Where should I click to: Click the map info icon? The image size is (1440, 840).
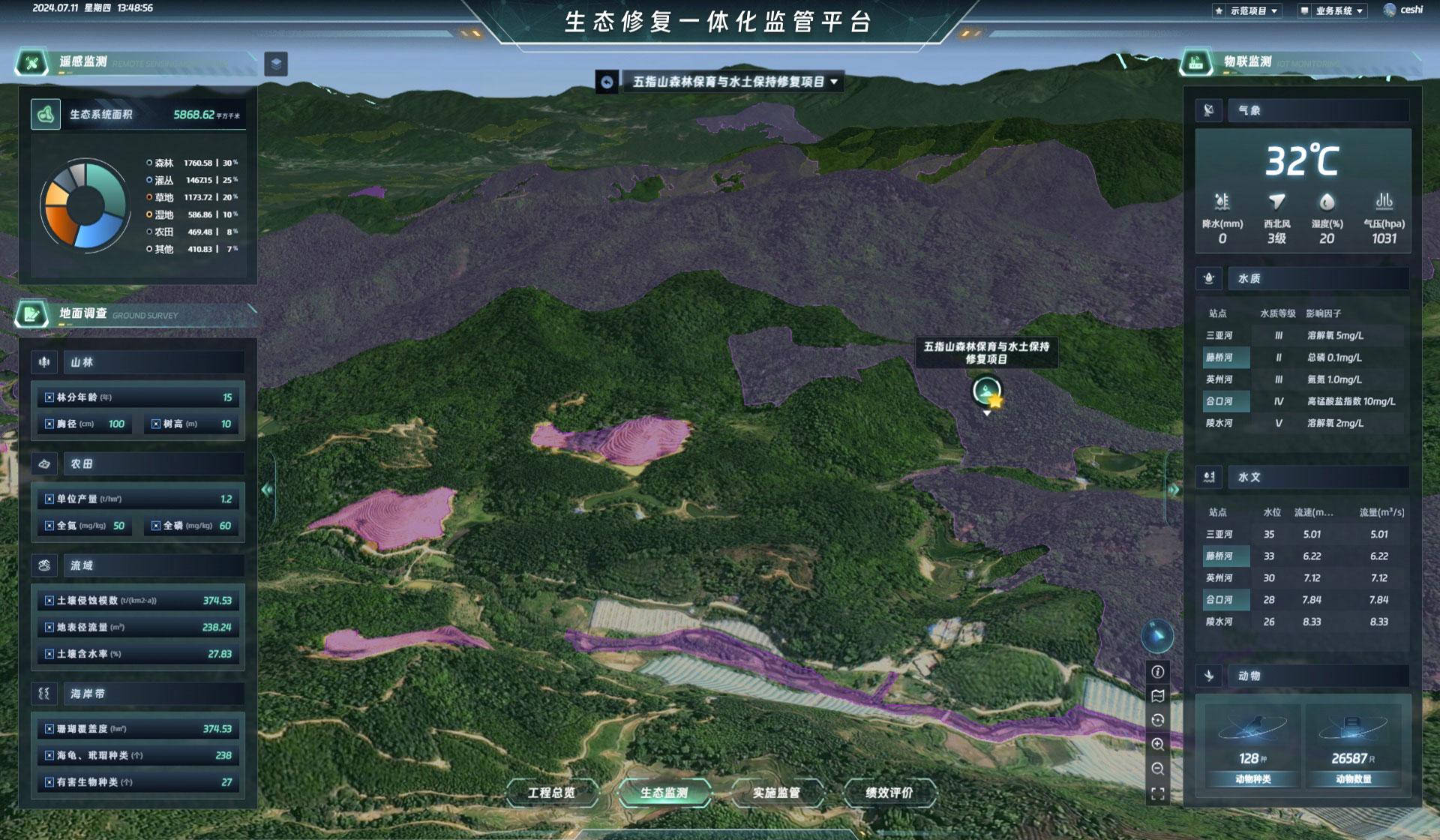click(1158, 672)
